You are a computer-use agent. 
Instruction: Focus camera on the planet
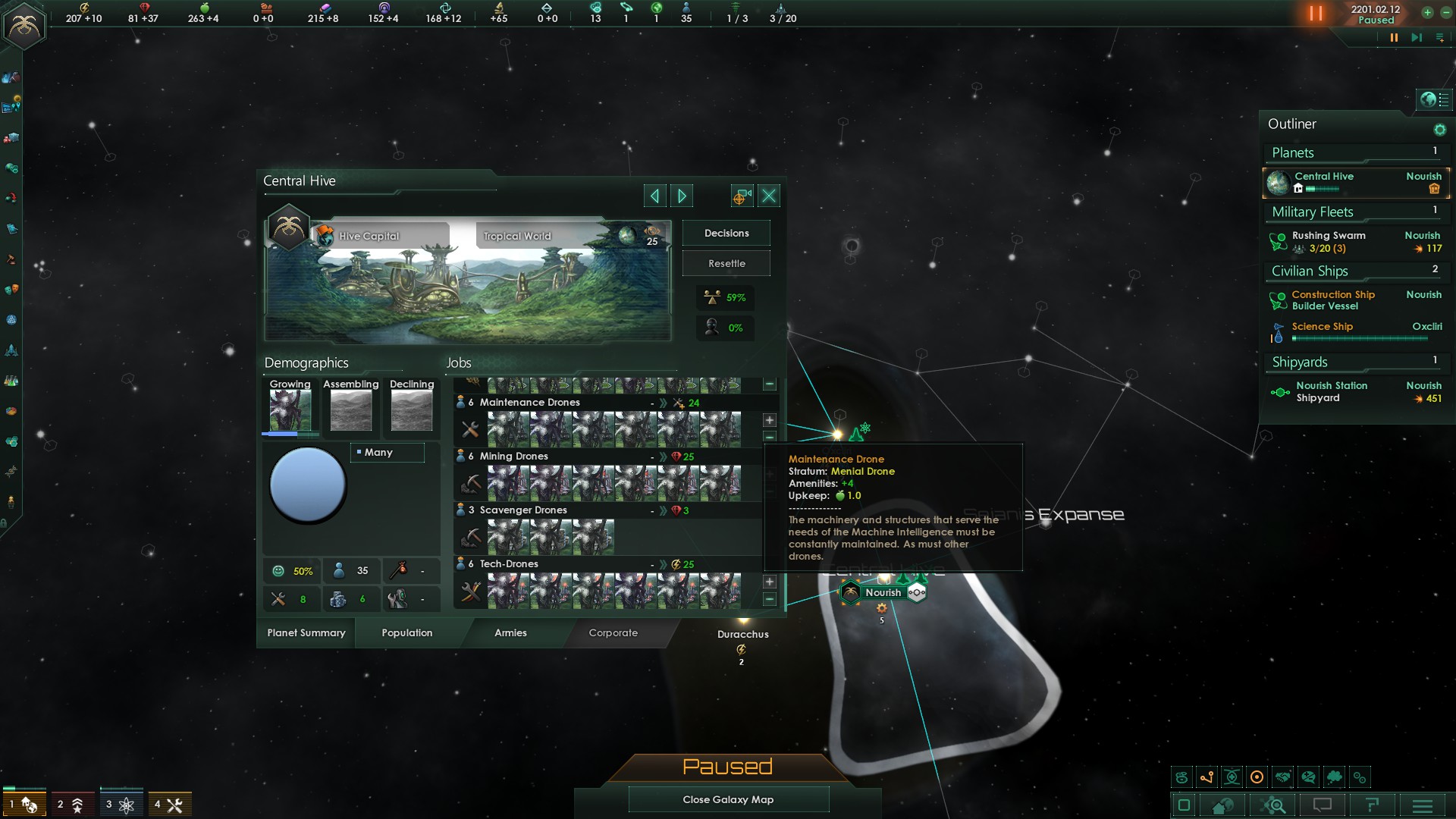click(x=741, y=196)
